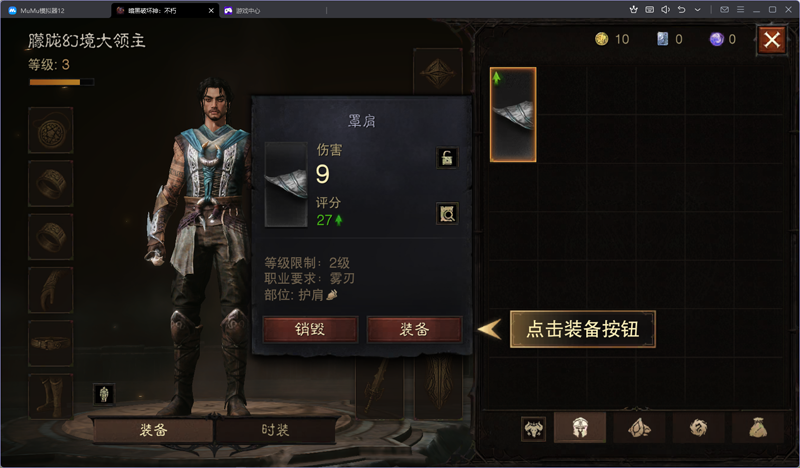This screenshot has height=468, width=800.
Task: Select the helmet category tab
Action: coord(579,428)
